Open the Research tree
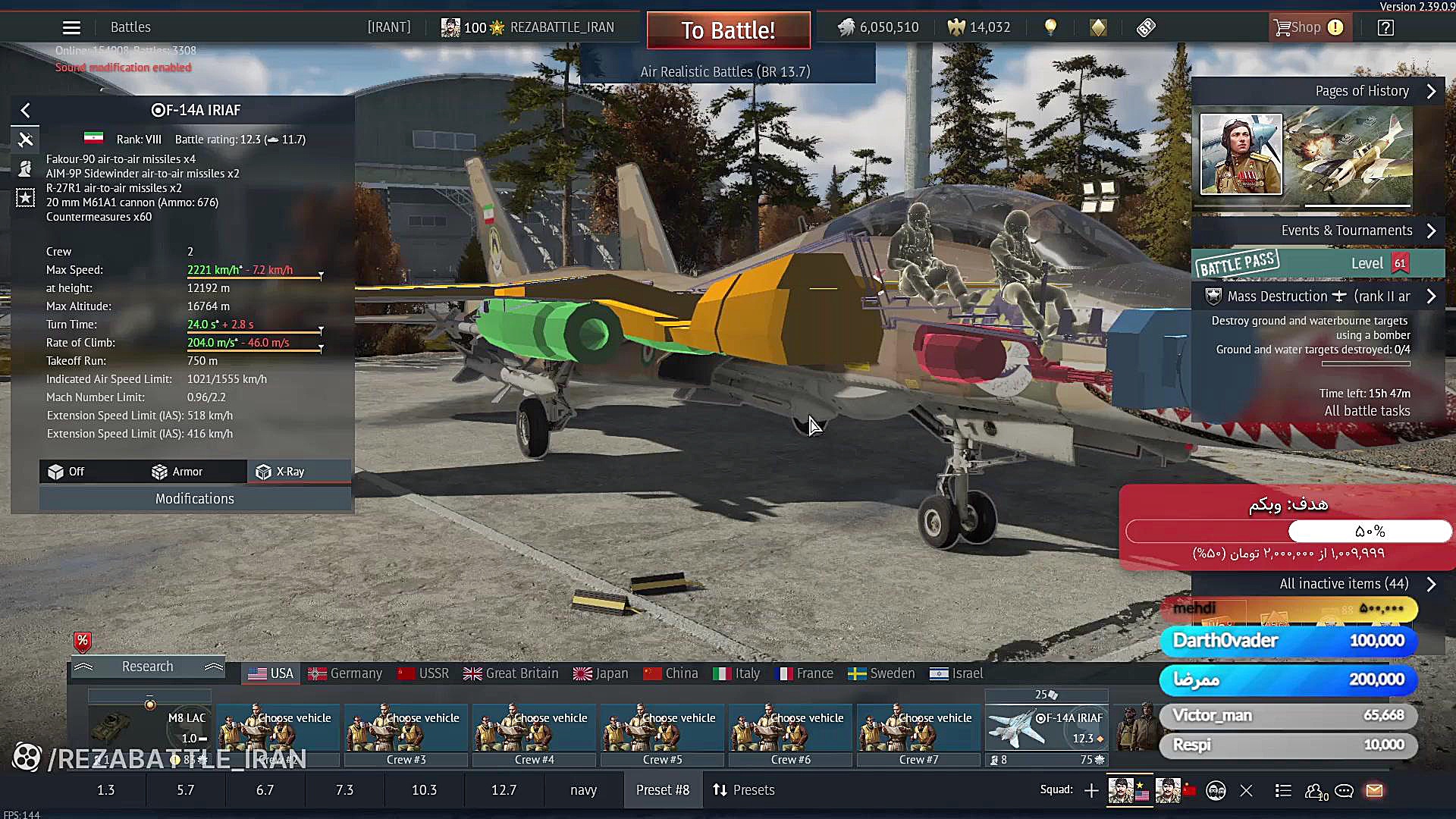The image size is (1456, 819). tap(148, 667)
